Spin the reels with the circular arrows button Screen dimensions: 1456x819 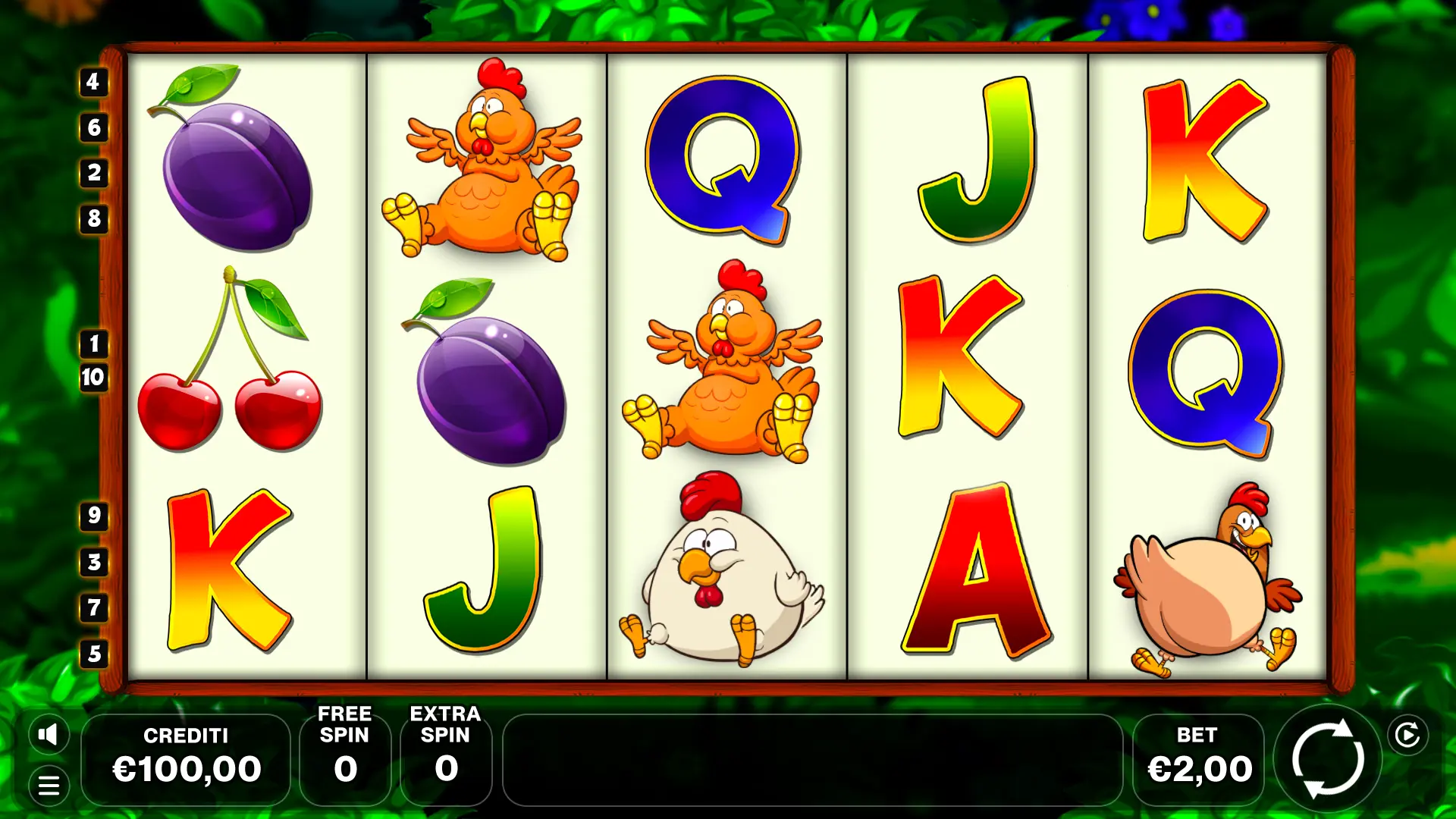pos(1328,759)
